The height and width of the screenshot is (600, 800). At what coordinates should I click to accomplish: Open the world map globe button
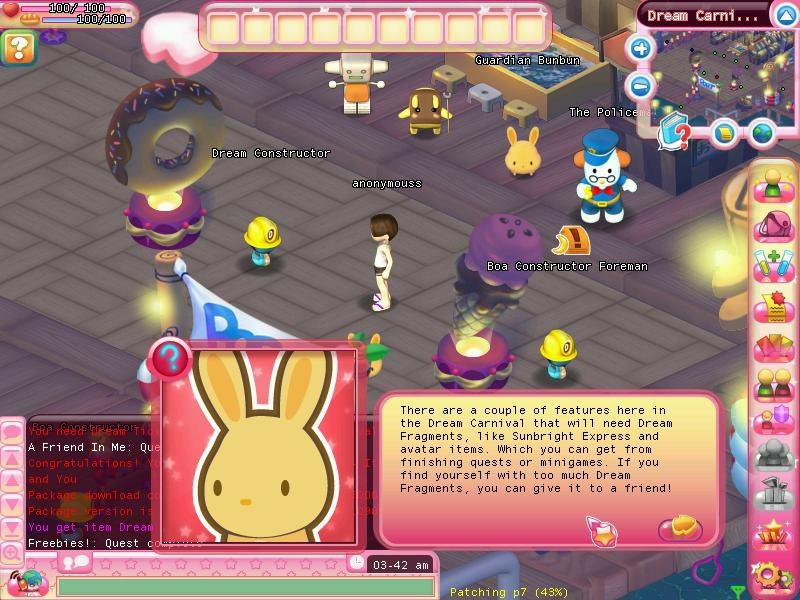coord(763,132)
